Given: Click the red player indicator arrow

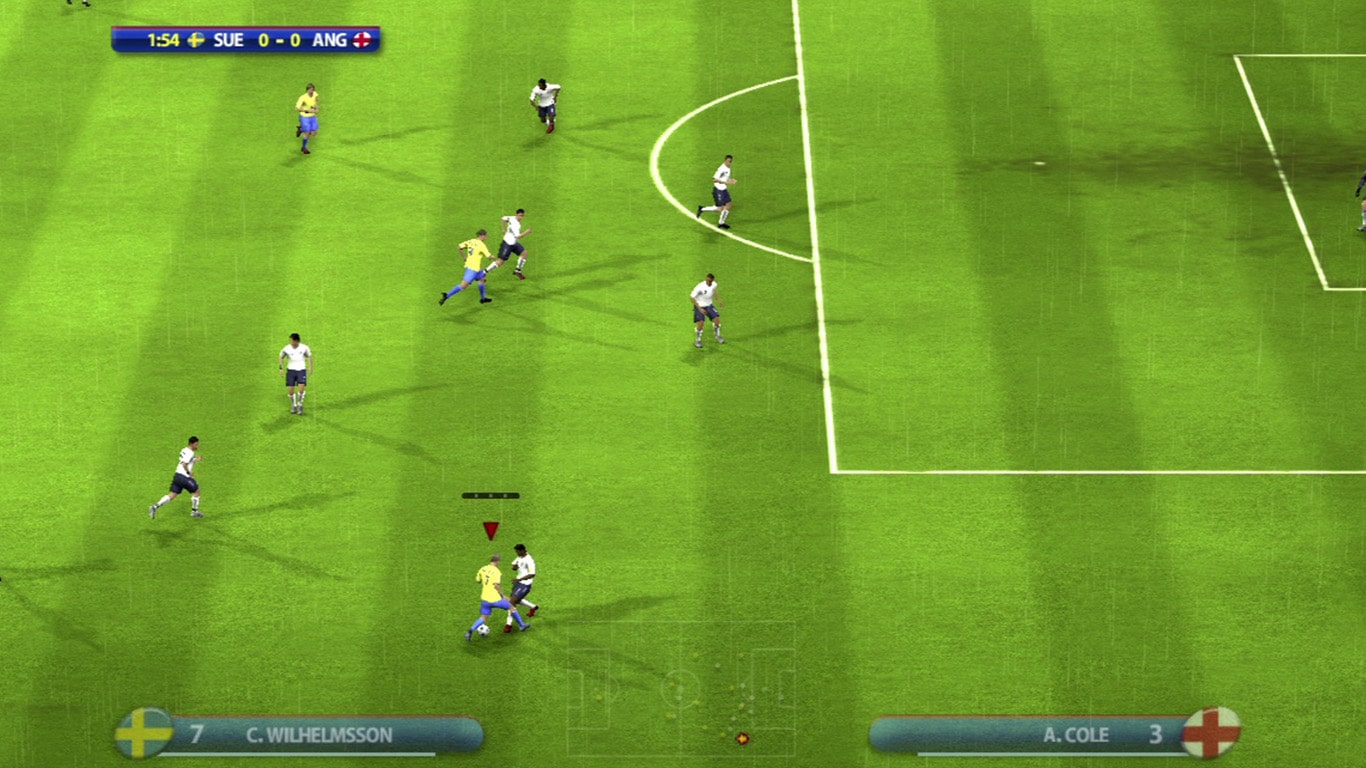Looking at the screenshot, I should click(490, 528).
